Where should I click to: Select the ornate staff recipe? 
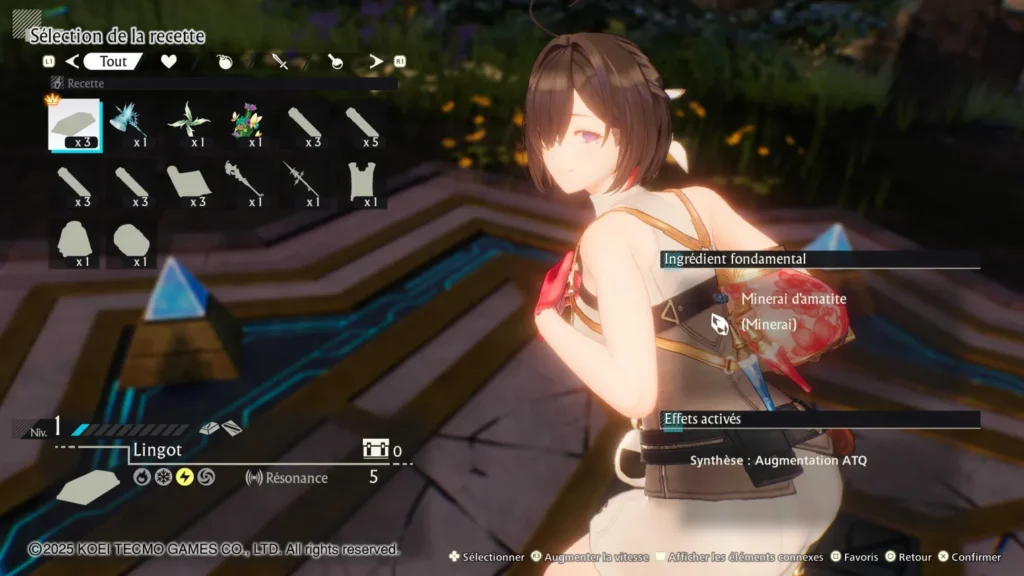coord(246,183)
